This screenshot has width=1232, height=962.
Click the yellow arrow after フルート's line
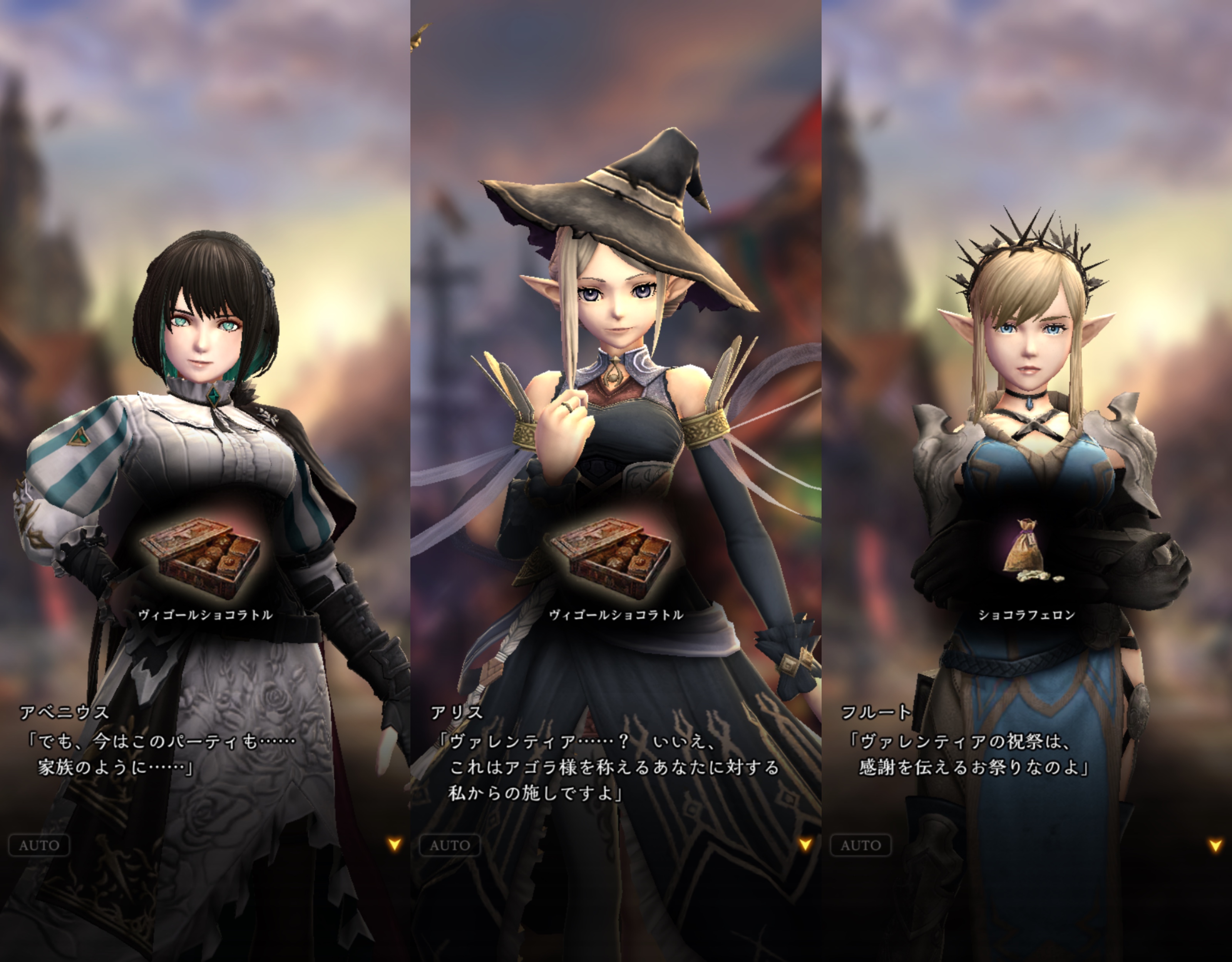(x=1216, y=844)
